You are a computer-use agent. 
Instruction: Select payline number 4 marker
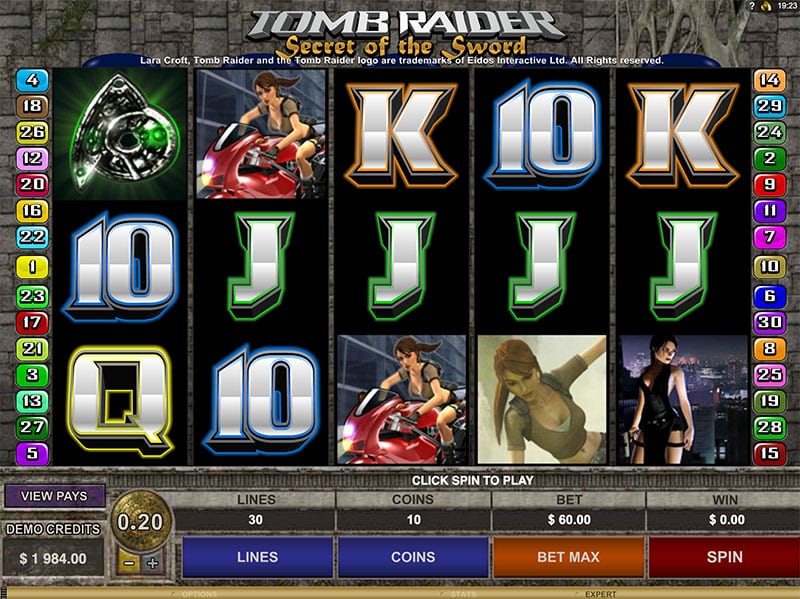[33, 79]
